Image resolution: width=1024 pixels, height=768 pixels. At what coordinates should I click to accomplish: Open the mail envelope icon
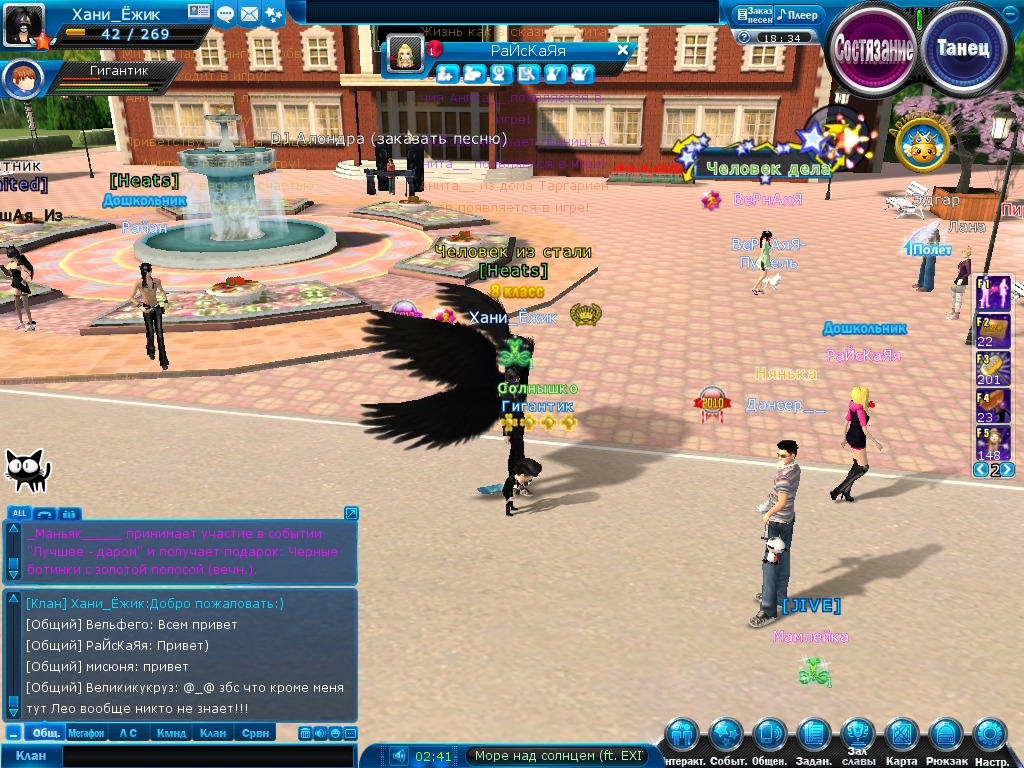coord(249,14)
